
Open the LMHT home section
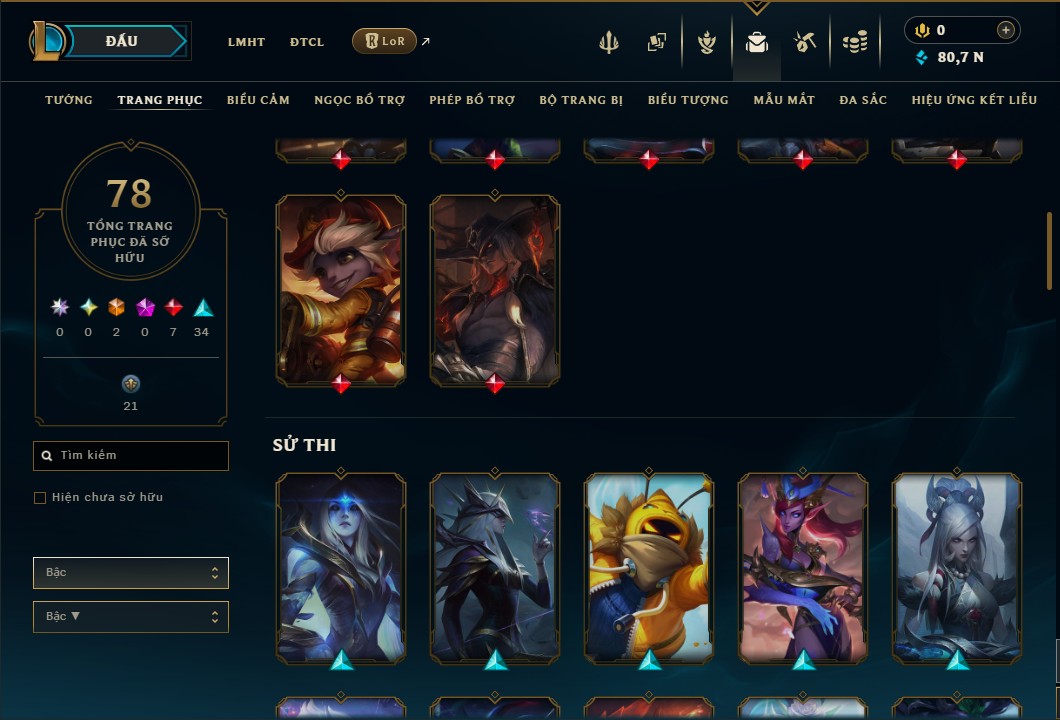(x=246, y=42)
